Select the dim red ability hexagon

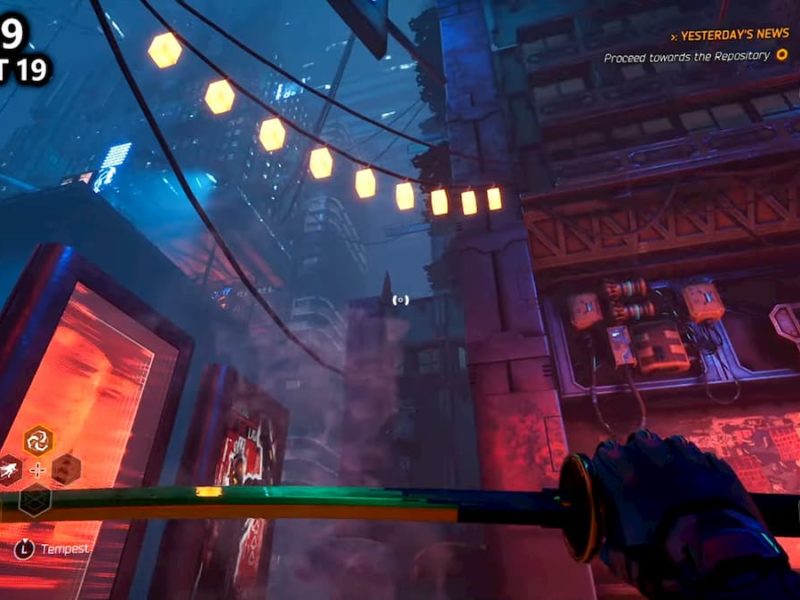(66, 468)
